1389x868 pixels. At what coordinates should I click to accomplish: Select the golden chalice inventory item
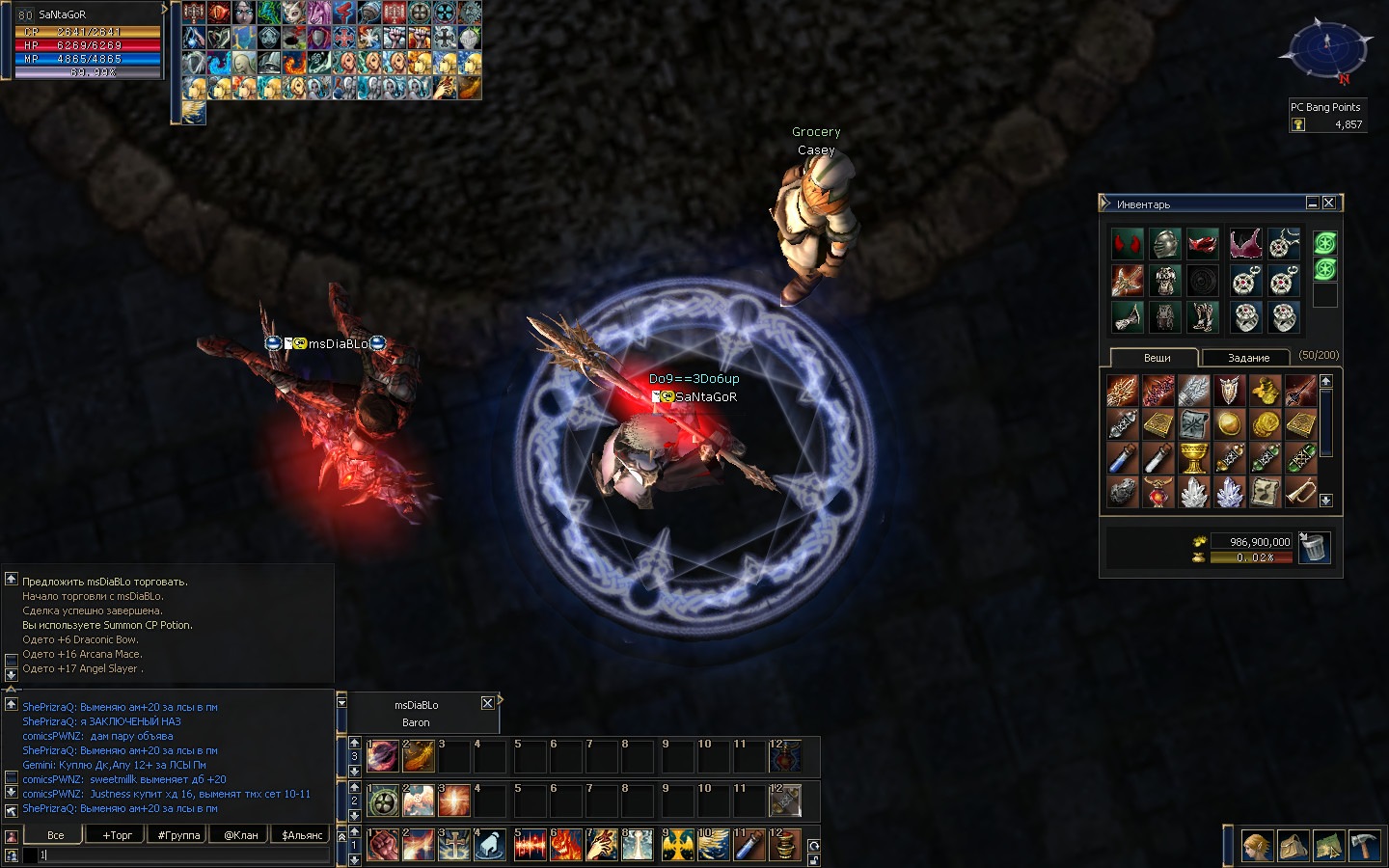click(x=1194, y=458)
